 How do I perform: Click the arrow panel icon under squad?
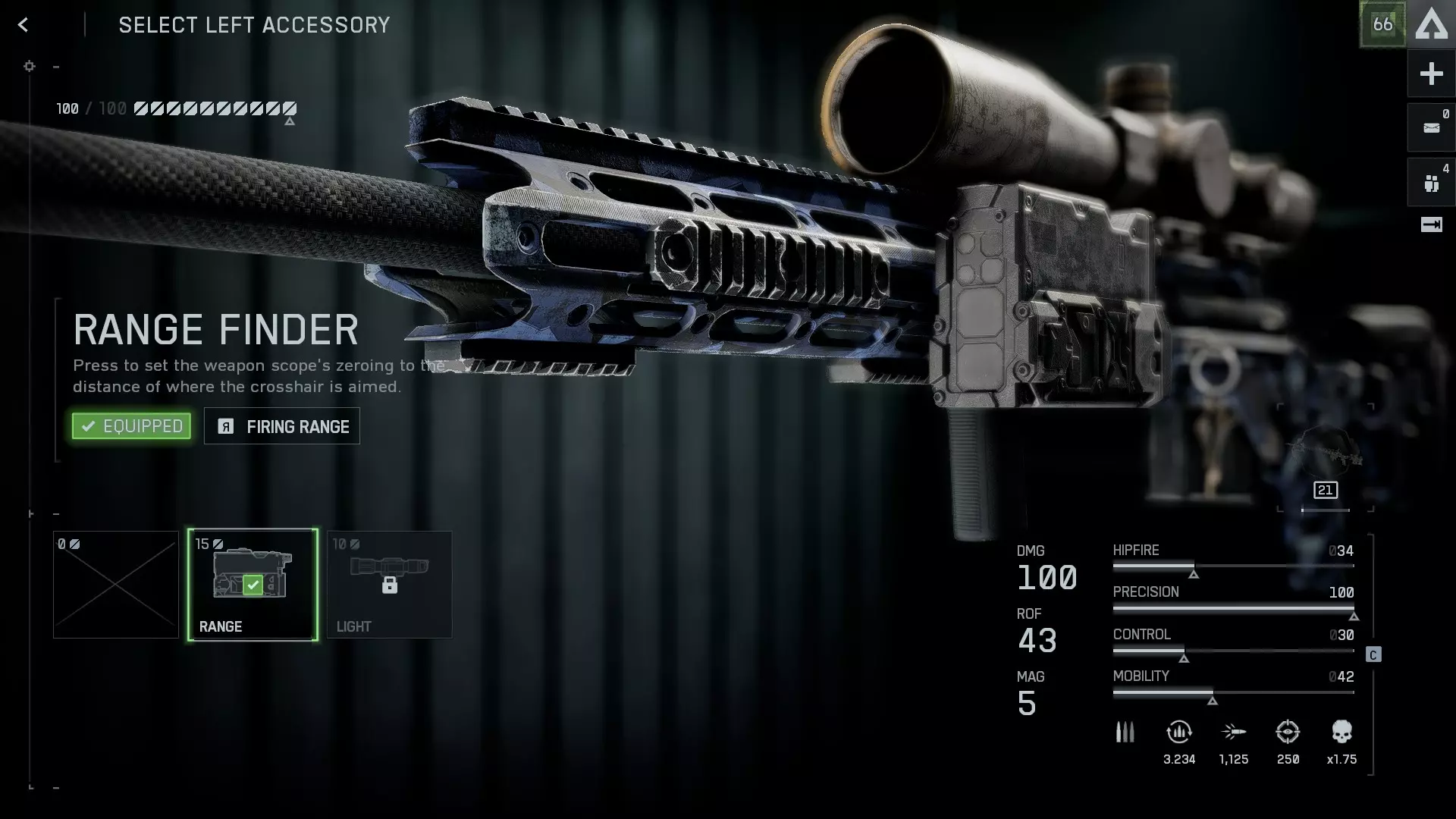[1431, 224]
